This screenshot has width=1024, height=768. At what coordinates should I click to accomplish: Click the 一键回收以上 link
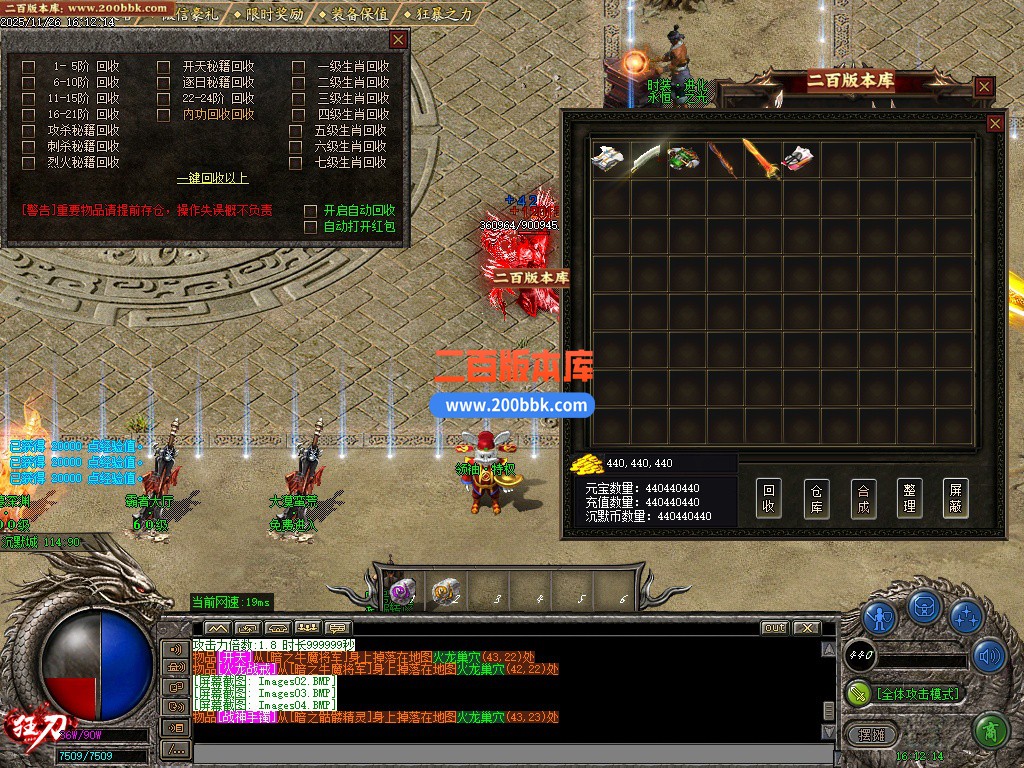tap(212, 179)
